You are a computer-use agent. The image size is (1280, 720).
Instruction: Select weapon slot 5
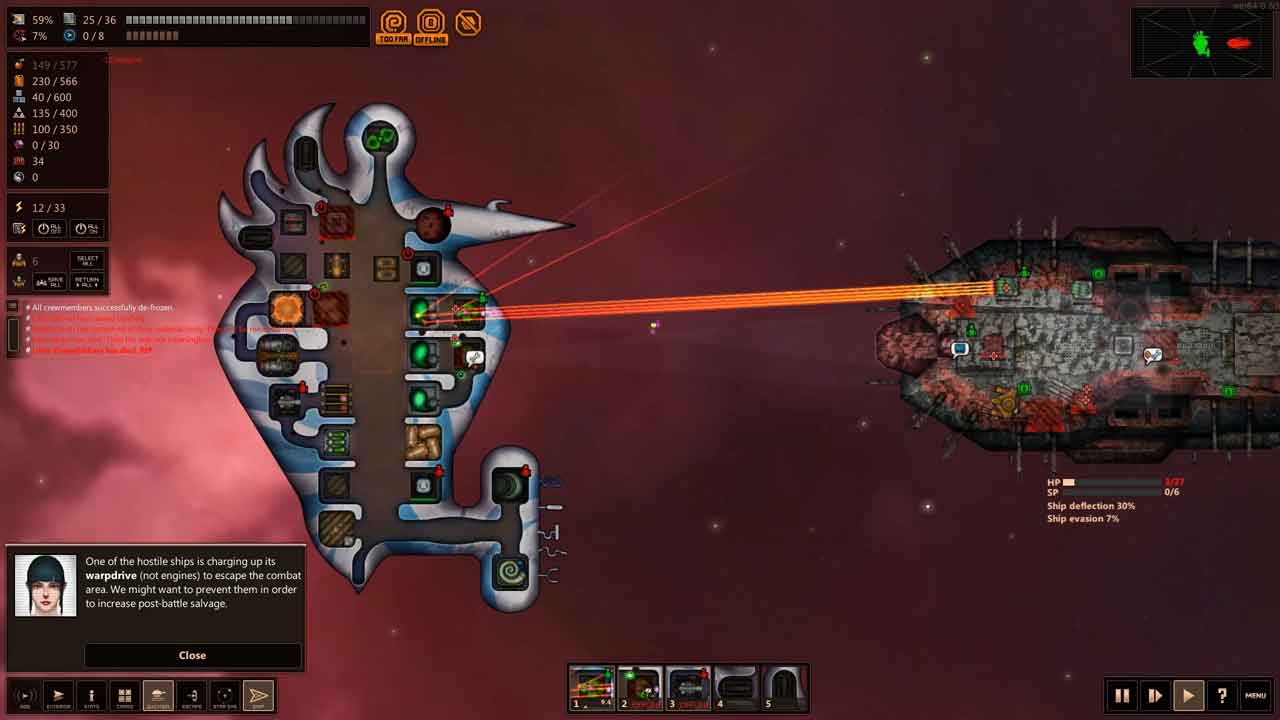pos(784,687)
